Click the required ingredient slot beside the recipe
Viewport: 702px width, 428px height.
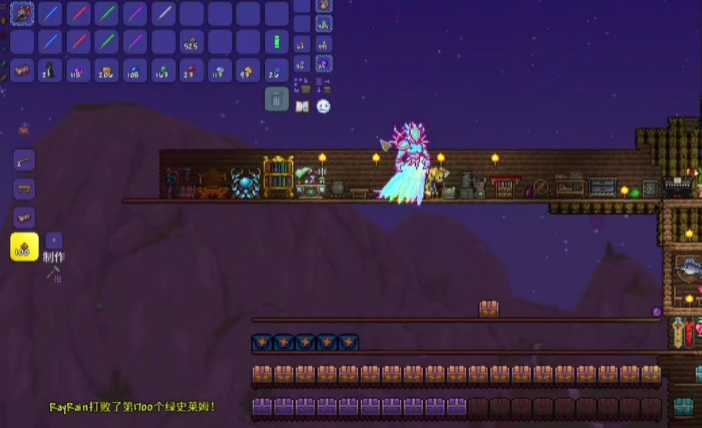(54, 240)
